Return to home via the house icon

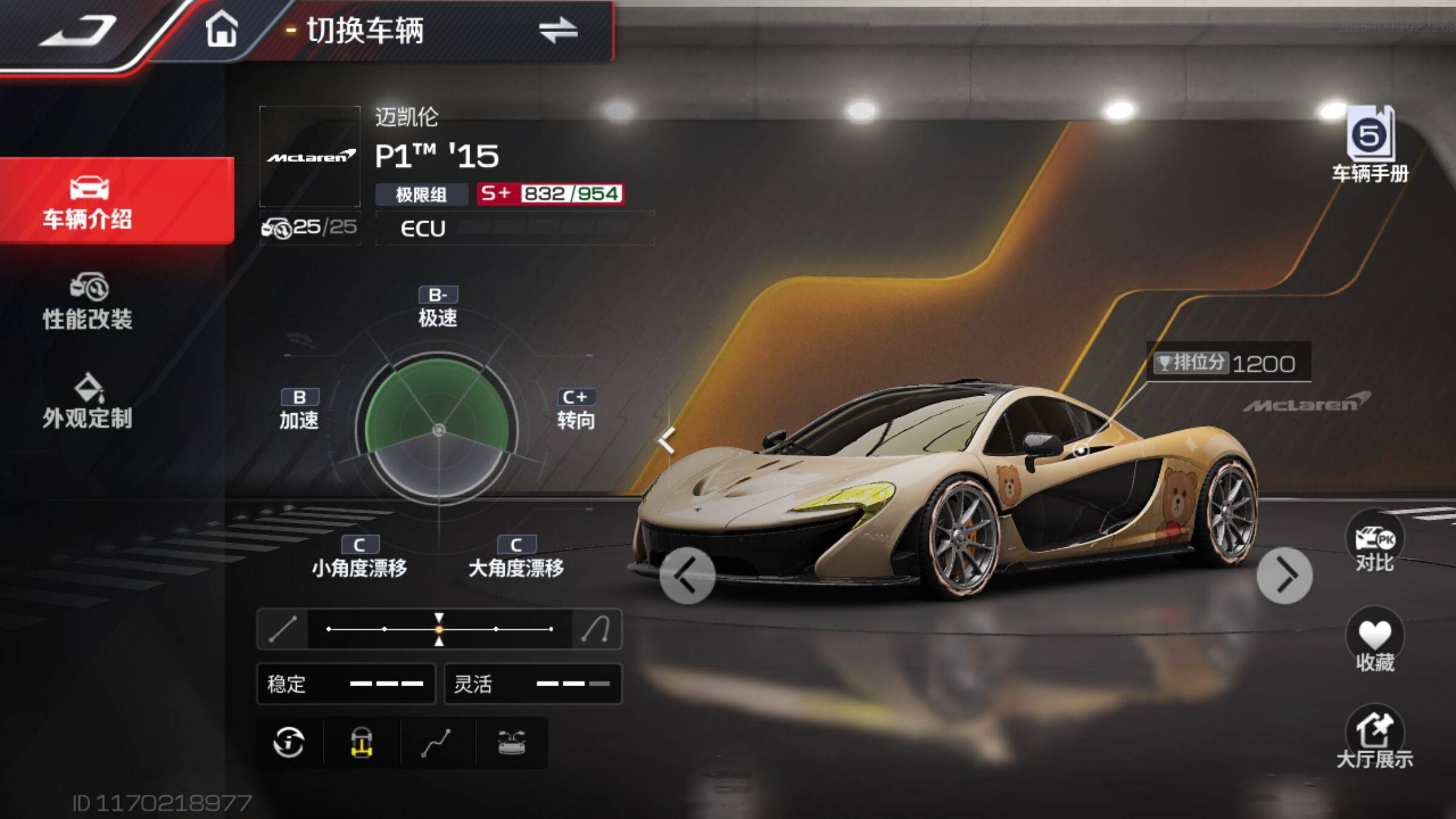point(221,29)
